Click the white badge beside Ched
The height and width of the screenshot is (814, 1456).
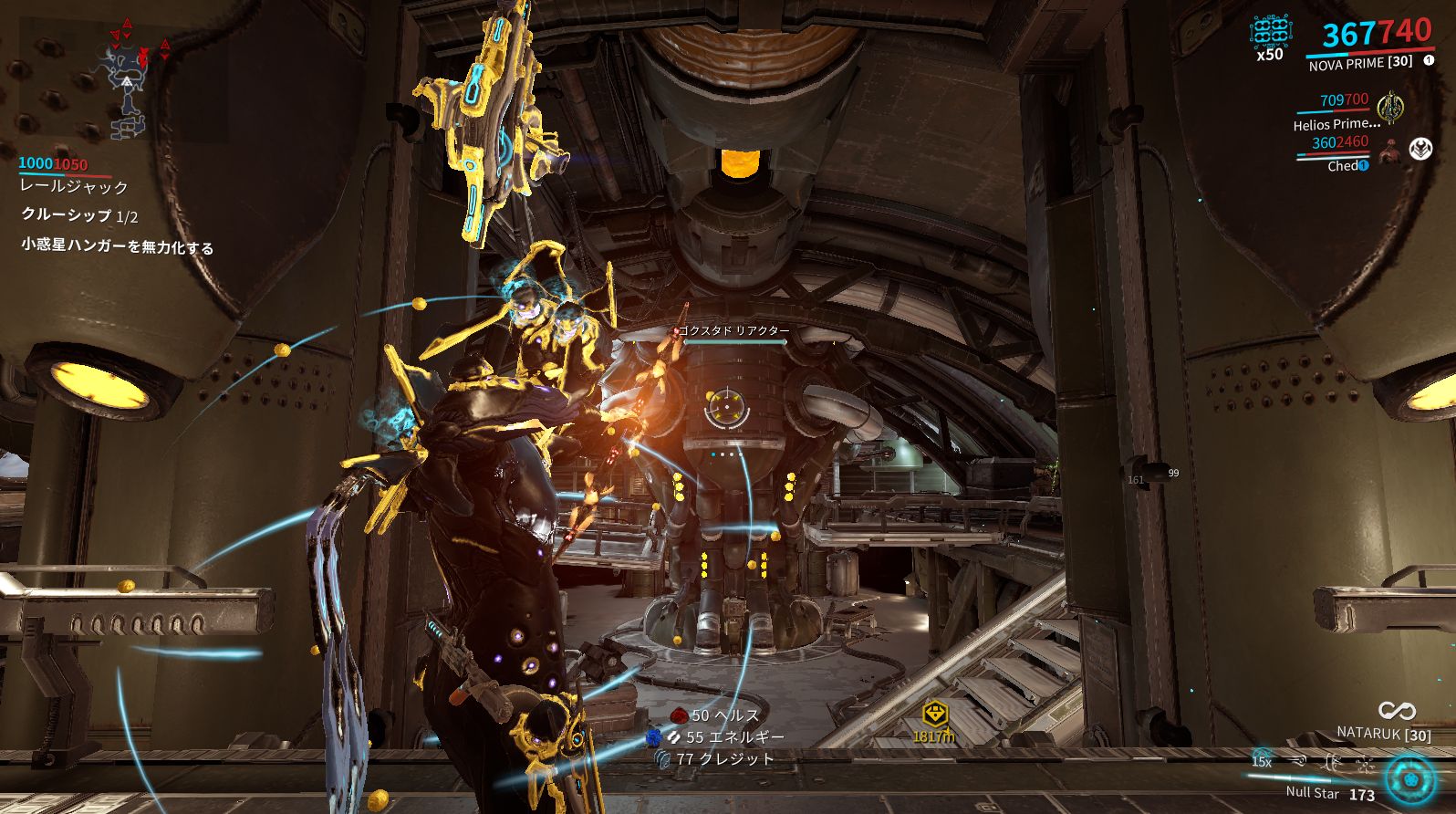1420,149
